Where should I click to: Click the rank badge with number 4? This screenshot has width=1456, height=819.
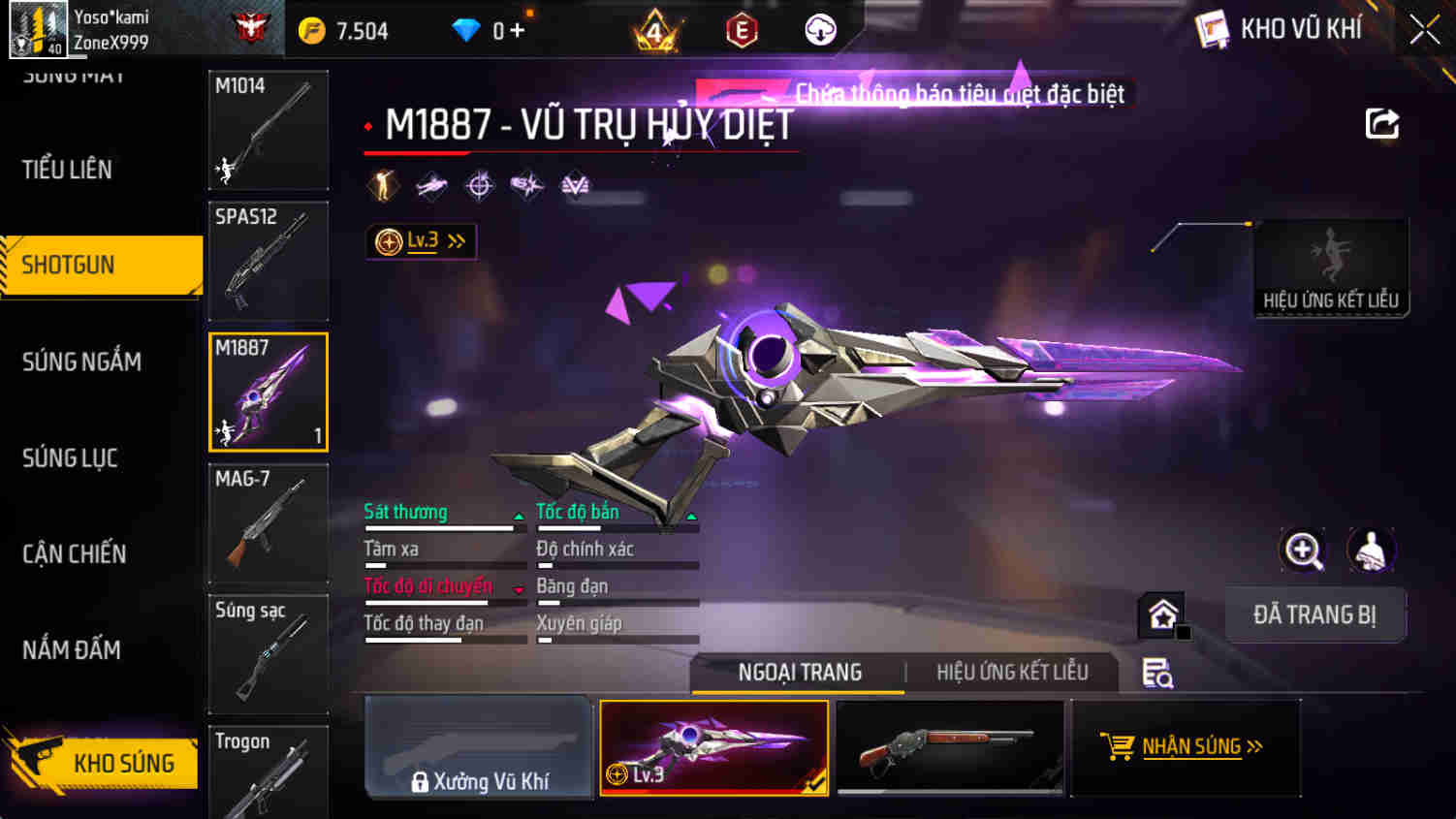click(655, 29)
